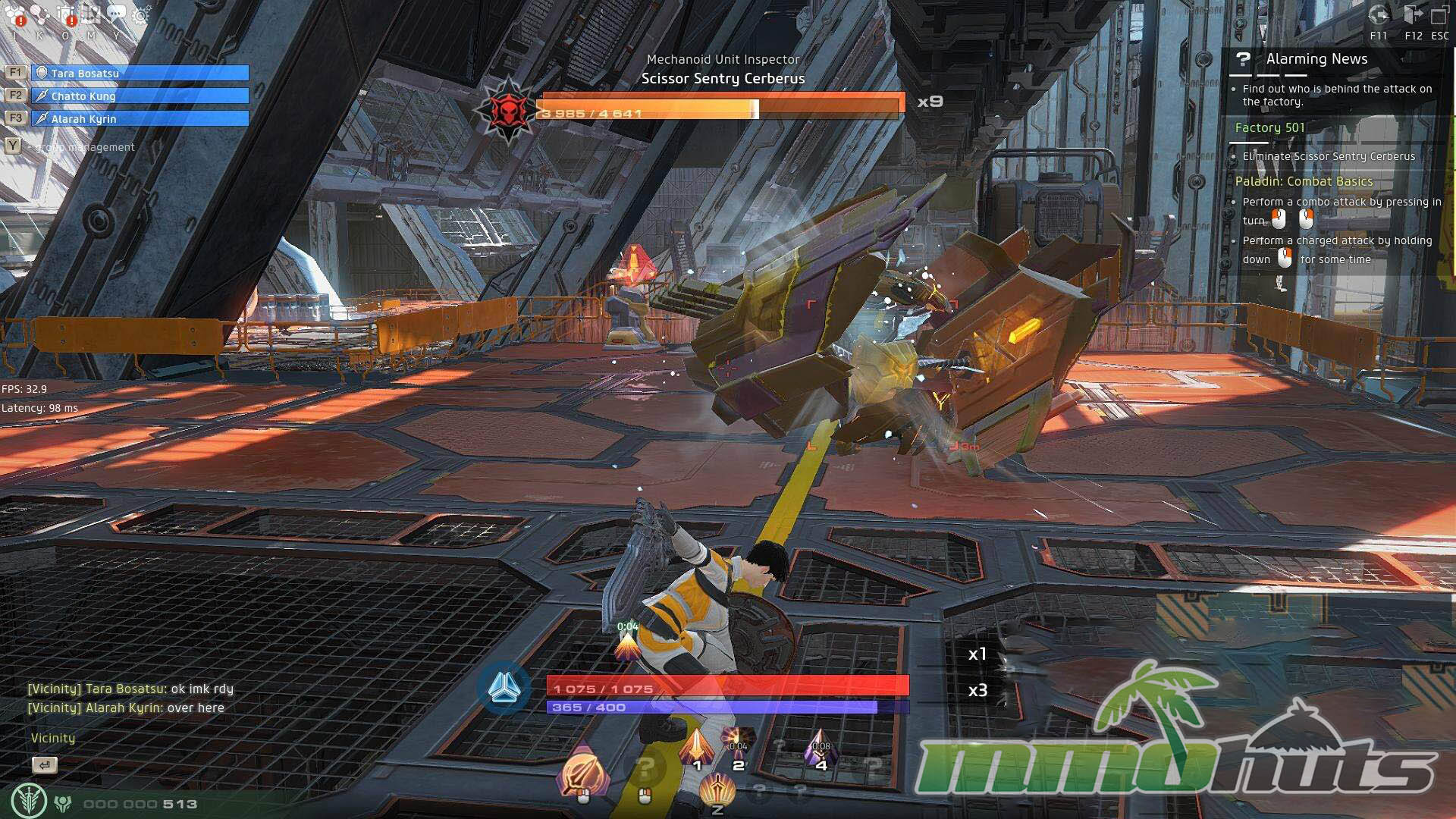The image size is (1456, 819).
Task: Open group management
Action: [x=85, y=147]
